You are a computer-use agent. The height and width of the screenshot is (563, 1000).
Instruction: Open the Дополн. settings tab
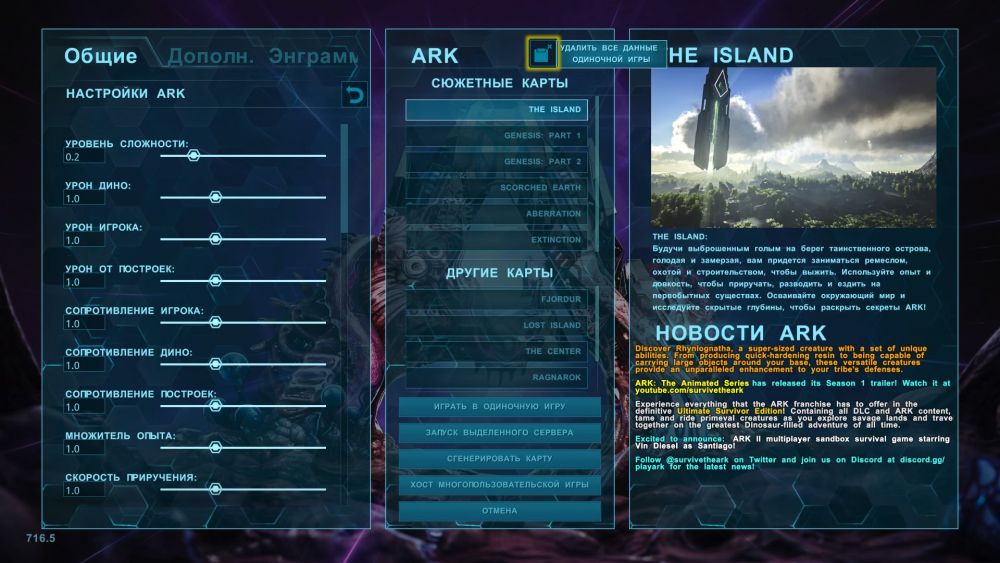pos(210,56)
